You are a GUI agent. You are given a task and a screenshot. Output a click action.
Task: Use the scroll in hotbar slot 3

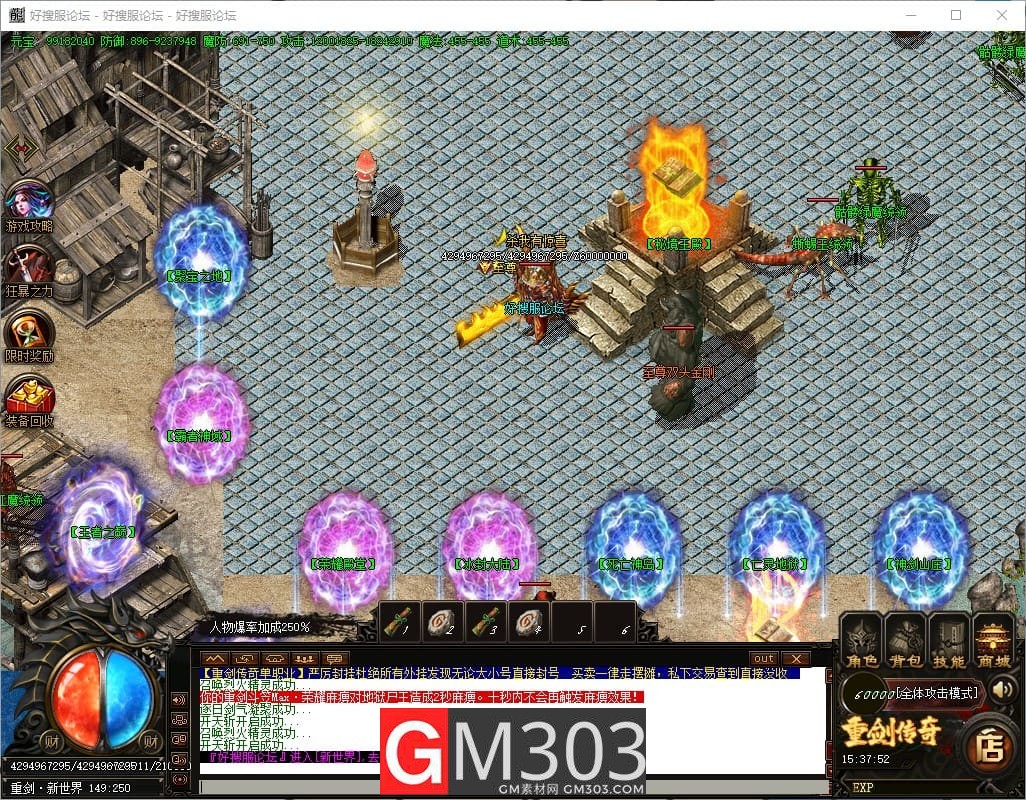tap(487, 621)
